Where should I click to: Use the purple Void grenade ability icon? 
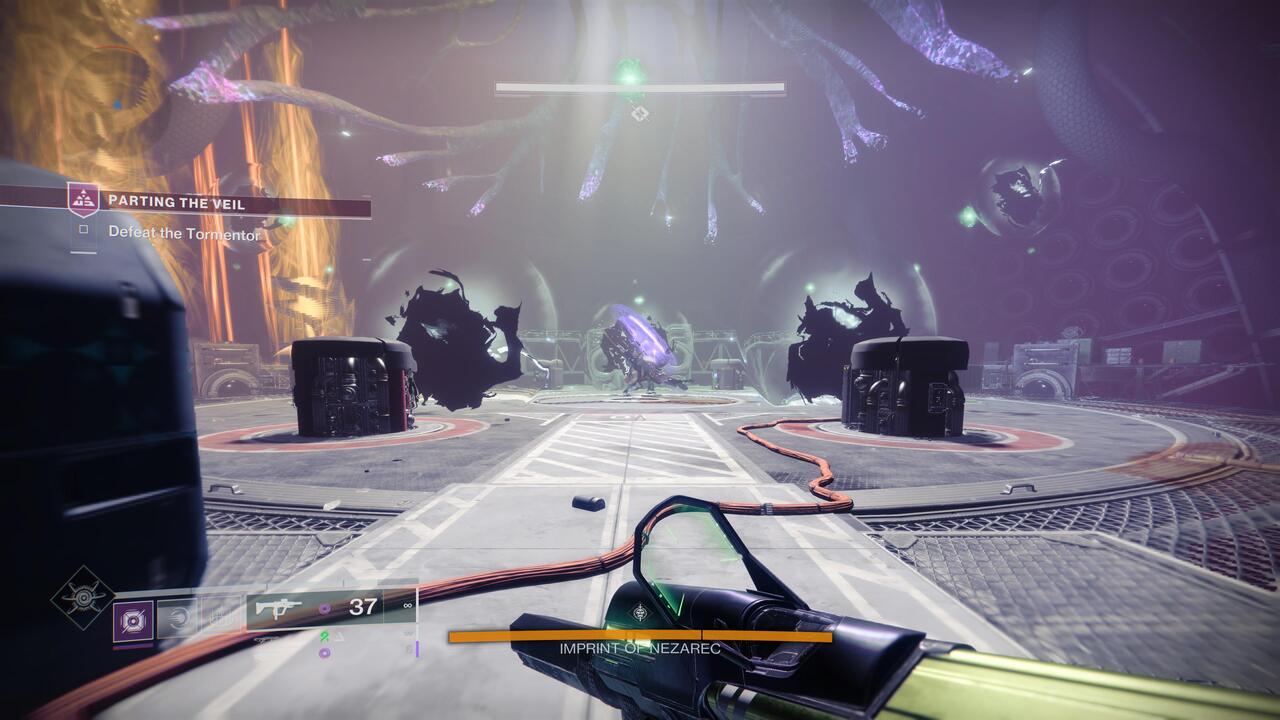[x=133, y=620]
